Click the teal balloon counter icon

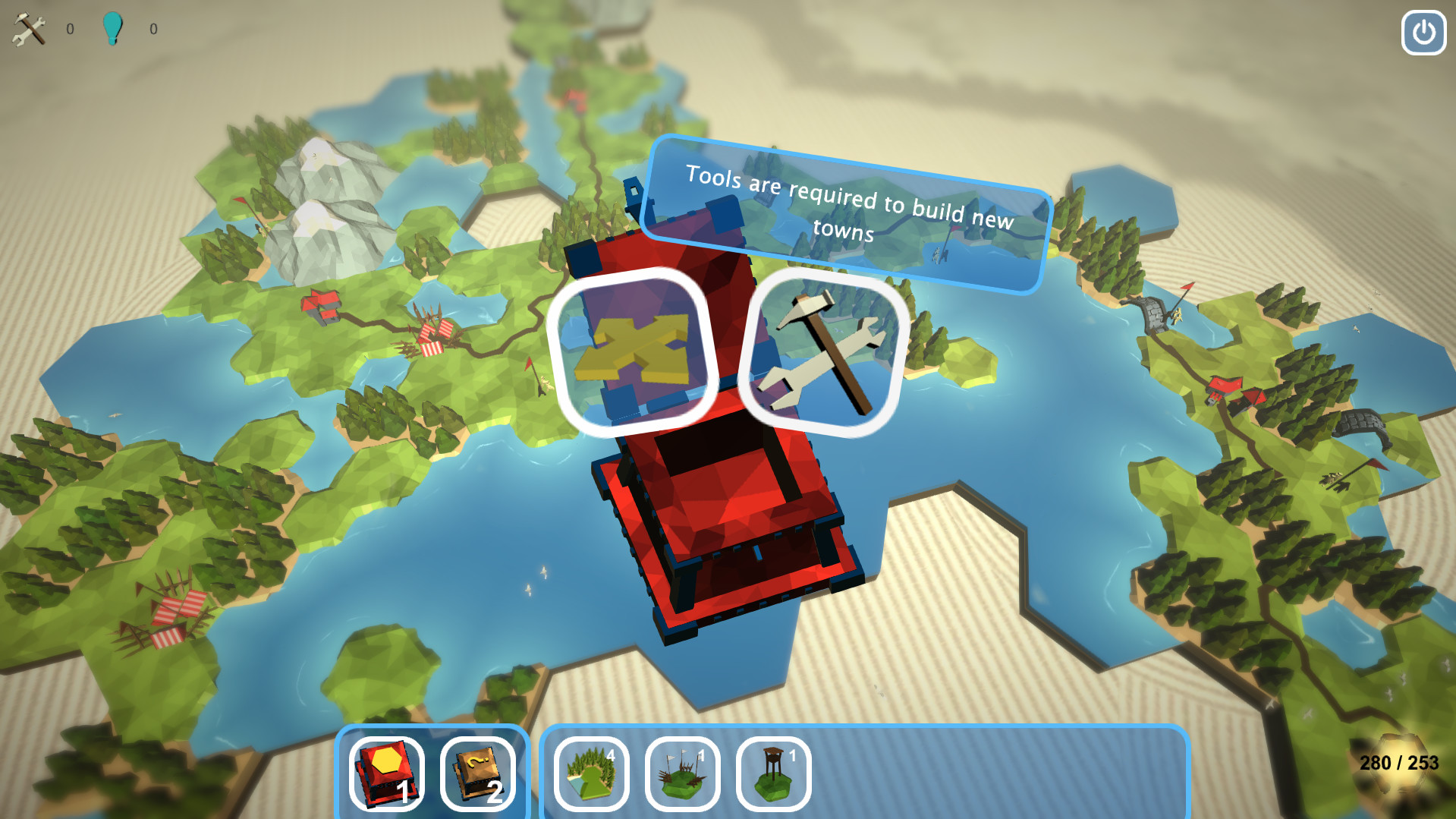(x=114, y=29)
